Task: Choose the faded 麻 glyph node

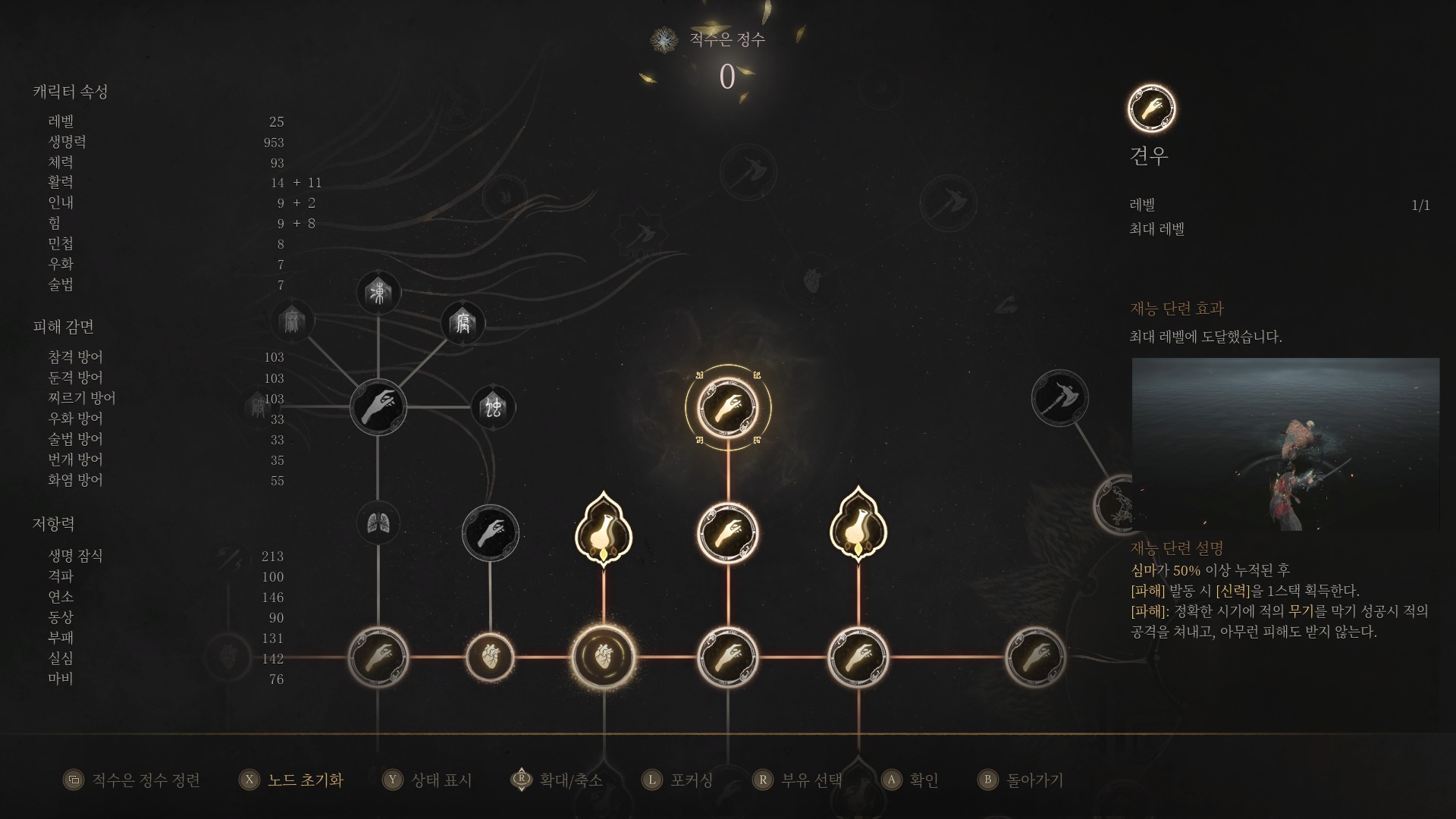Action: point(292,321)
